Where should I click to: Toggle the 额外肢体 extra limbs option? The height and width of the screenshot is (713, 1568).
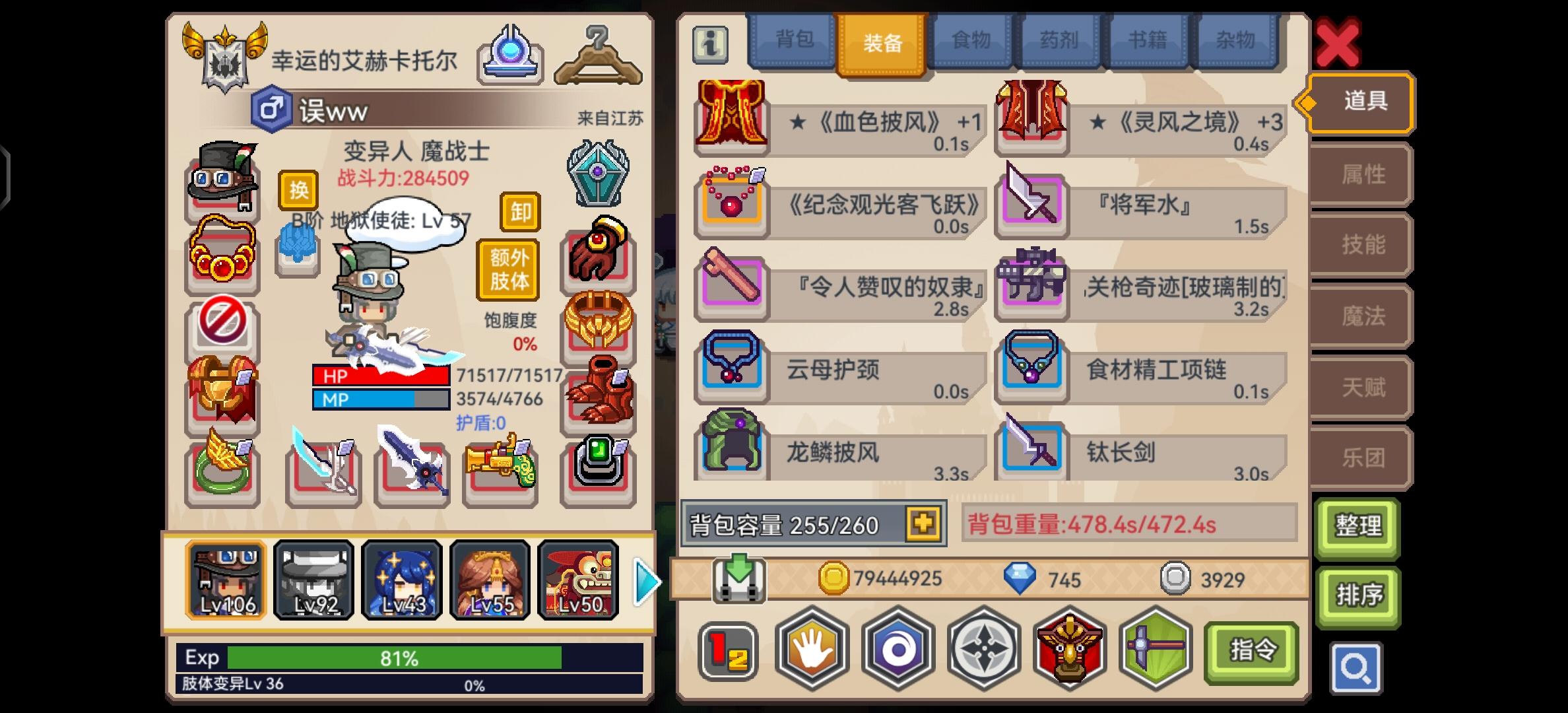click(509, 269)
